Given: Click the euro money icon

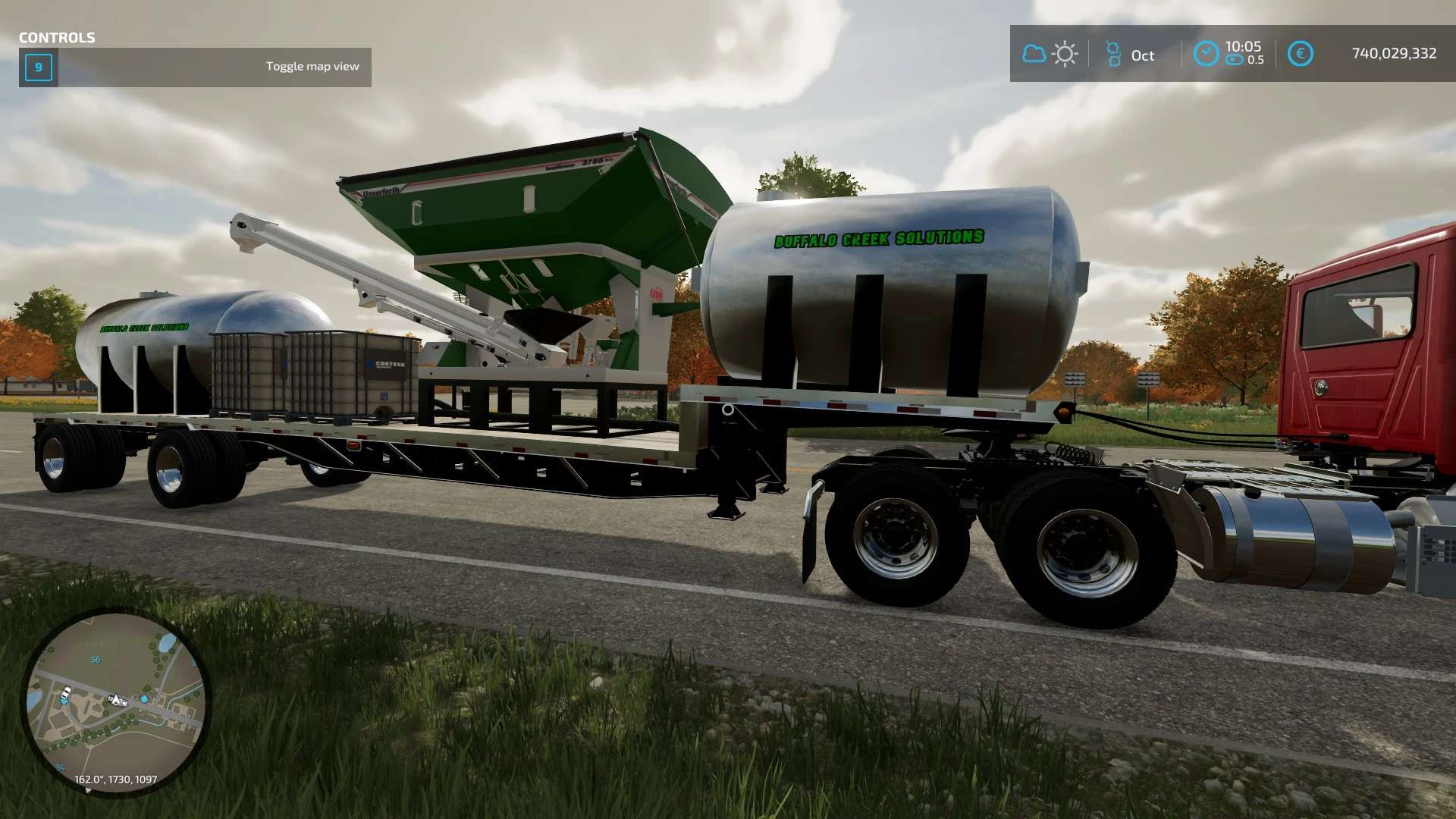Looking at the screenshot, I should pos(1300,53).
